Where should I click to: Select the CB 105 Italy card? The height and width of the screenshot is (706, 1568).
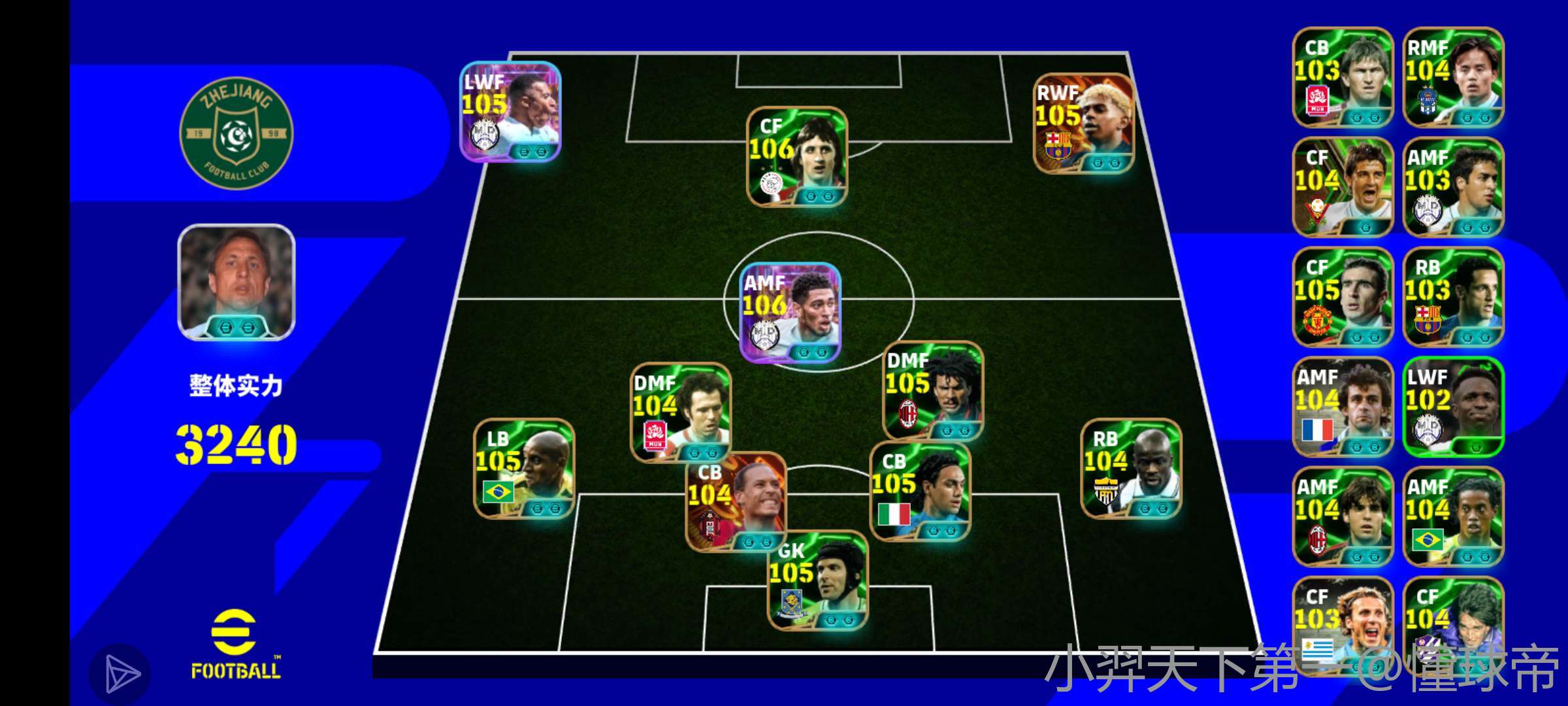coord(920,492)
